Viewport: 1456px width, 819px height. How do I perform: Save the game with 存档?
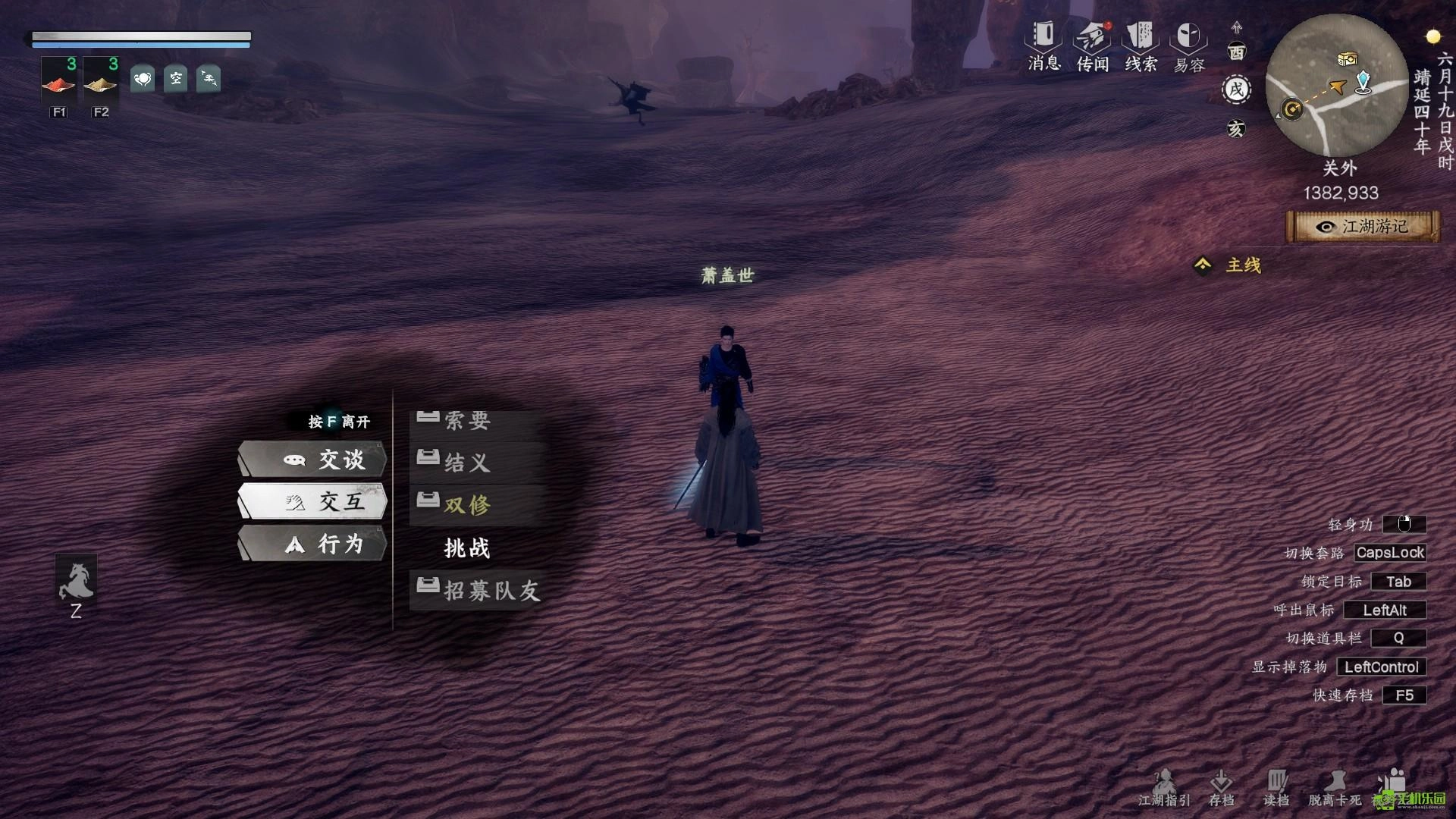point(1221,788)
